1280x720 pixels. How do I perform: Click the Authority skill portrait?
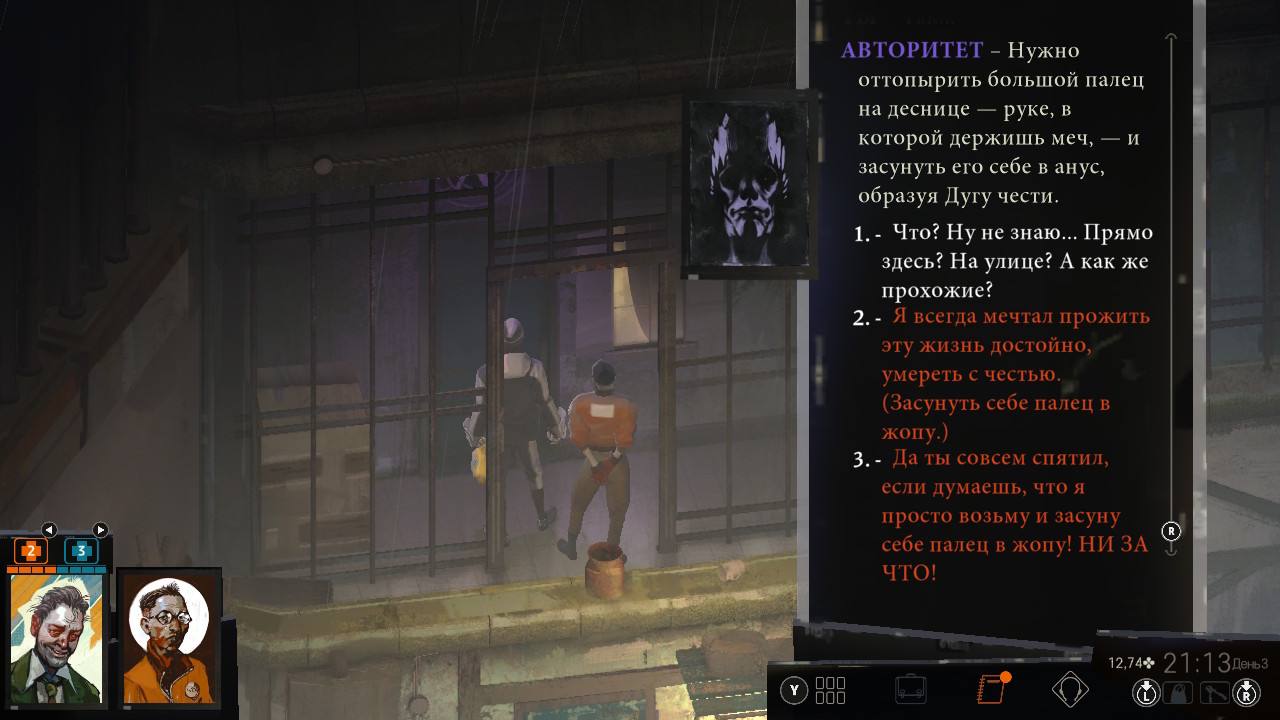point(749,187)
